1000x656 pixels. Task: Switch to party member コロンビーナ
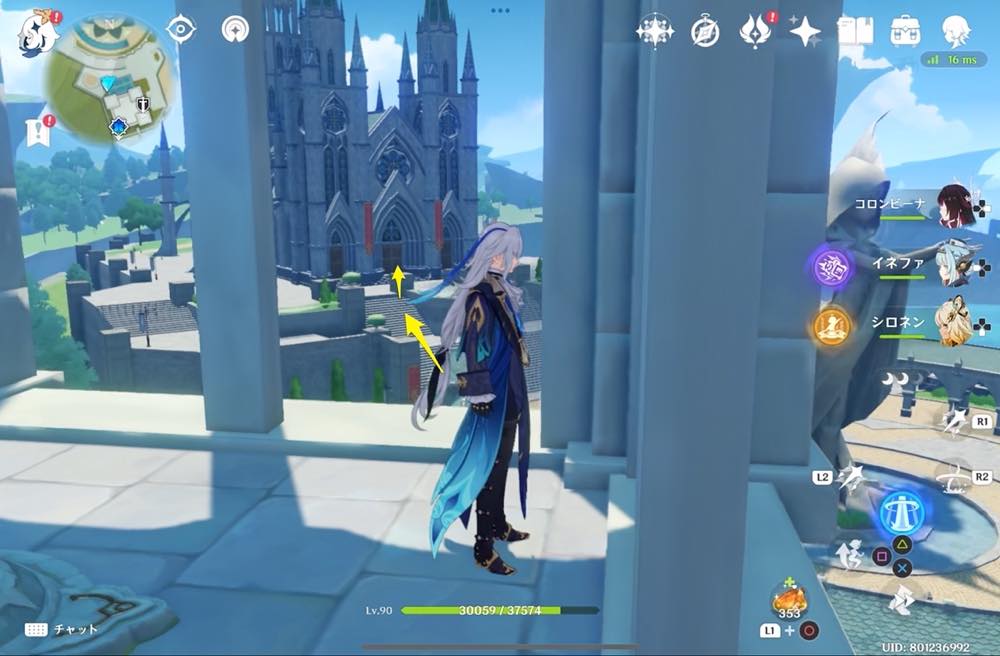tap(954, 207)
